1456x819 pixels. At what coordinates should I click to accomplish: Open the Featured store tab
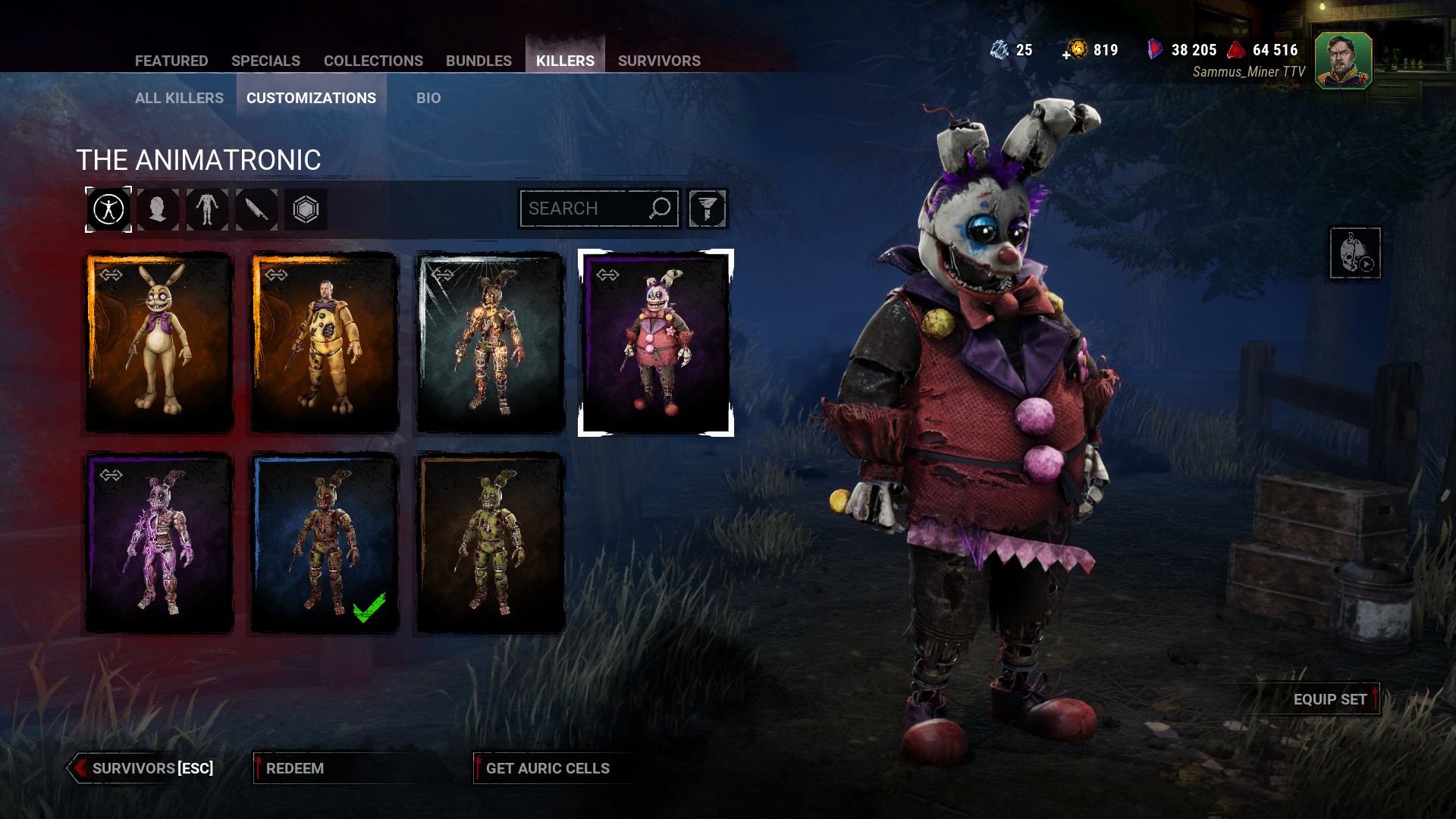[x=171, y=61]
